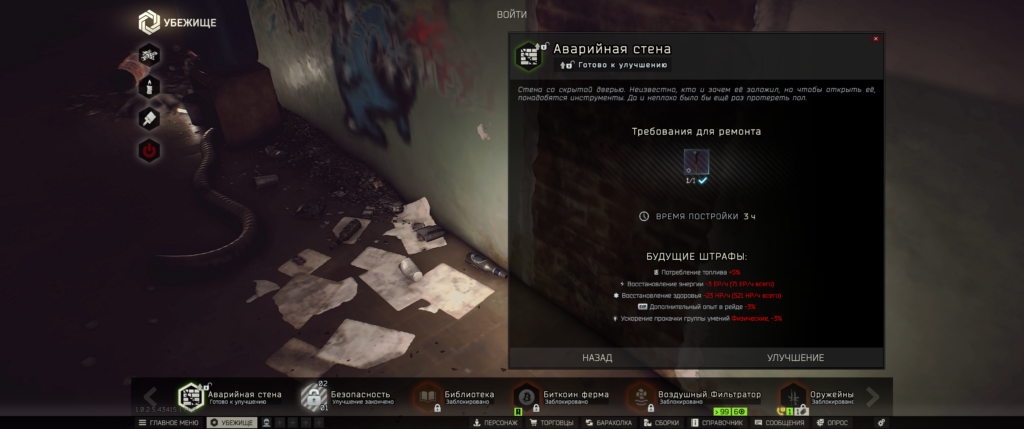Click the УЛУЧШЕНИЕ upgrade button
Screen dimensions: 1024x429
point(795,357)
